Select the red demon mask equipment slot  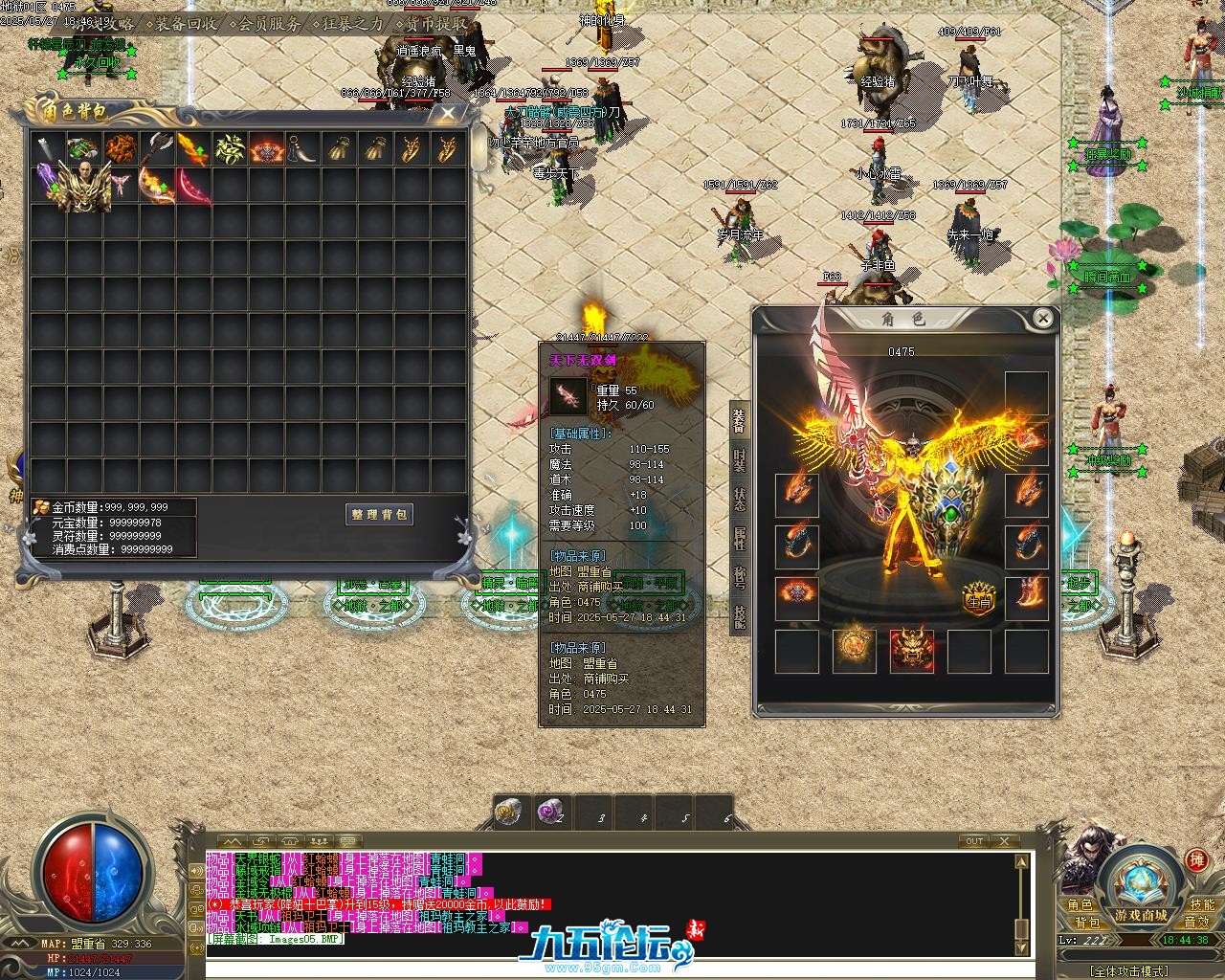coord(912,651)
